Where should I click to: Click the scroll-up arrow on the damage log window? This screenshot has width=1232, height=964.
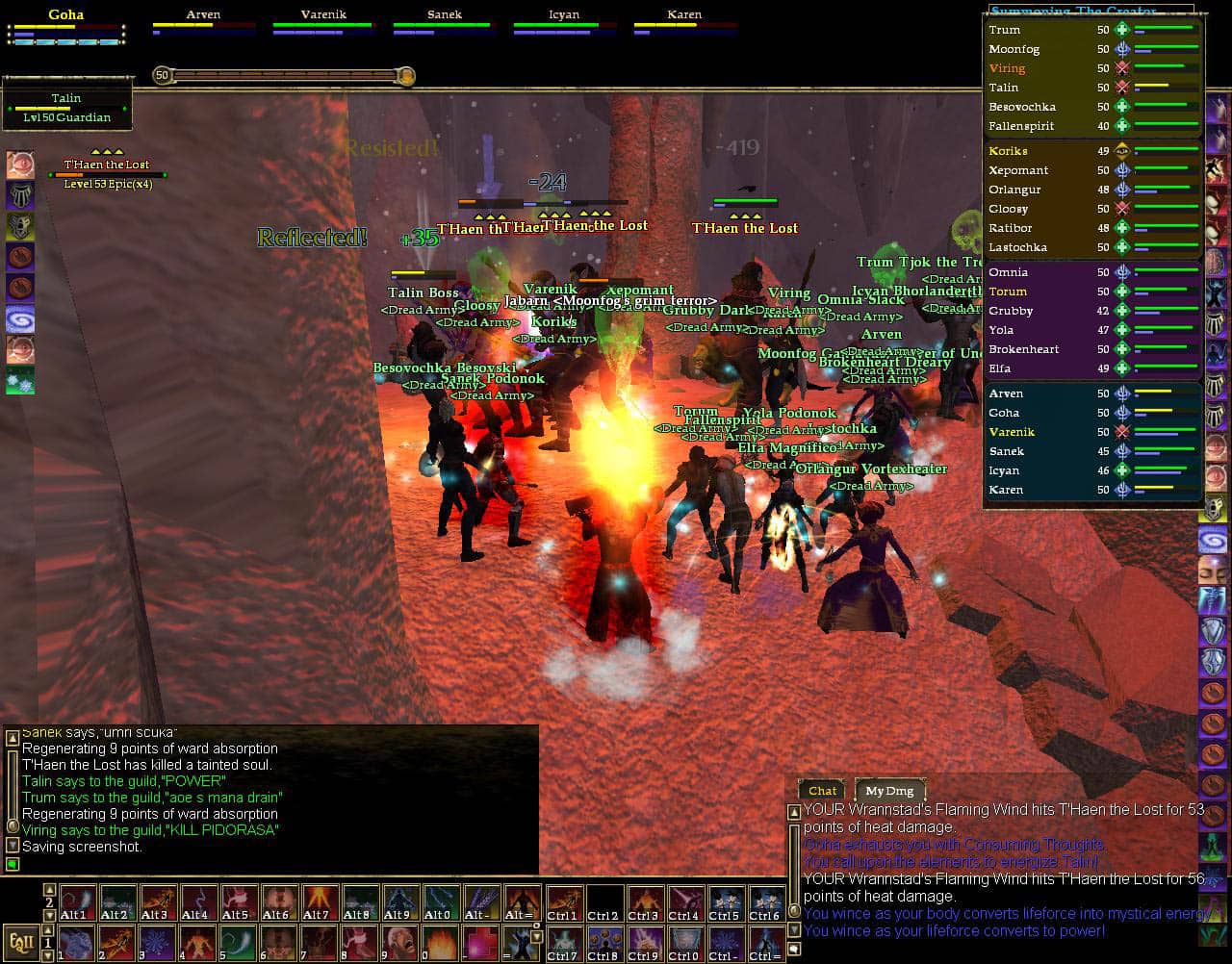(794, 813)
